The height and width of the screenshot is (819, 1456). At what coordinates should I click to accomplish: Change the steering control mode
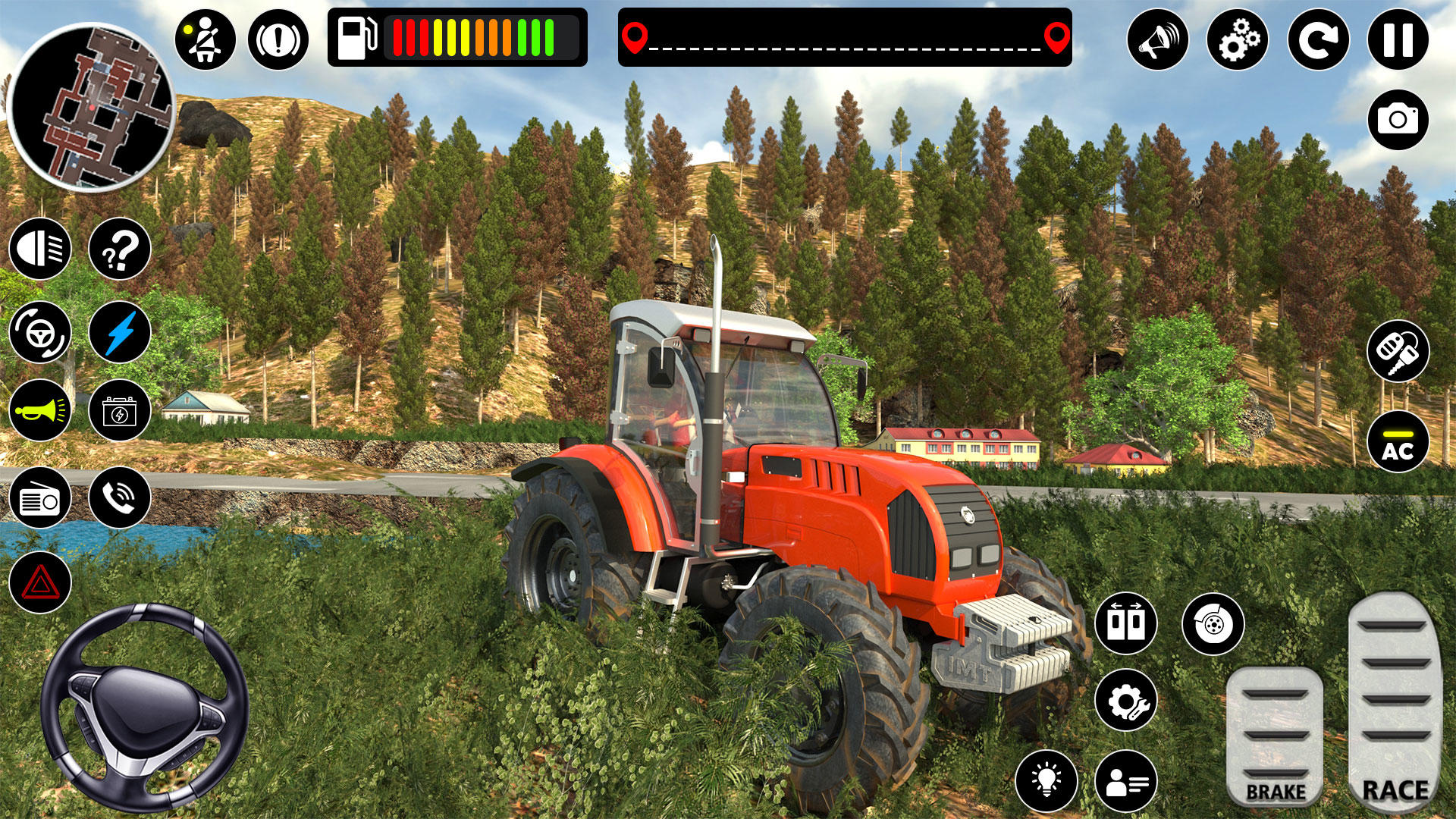[42, 332]
